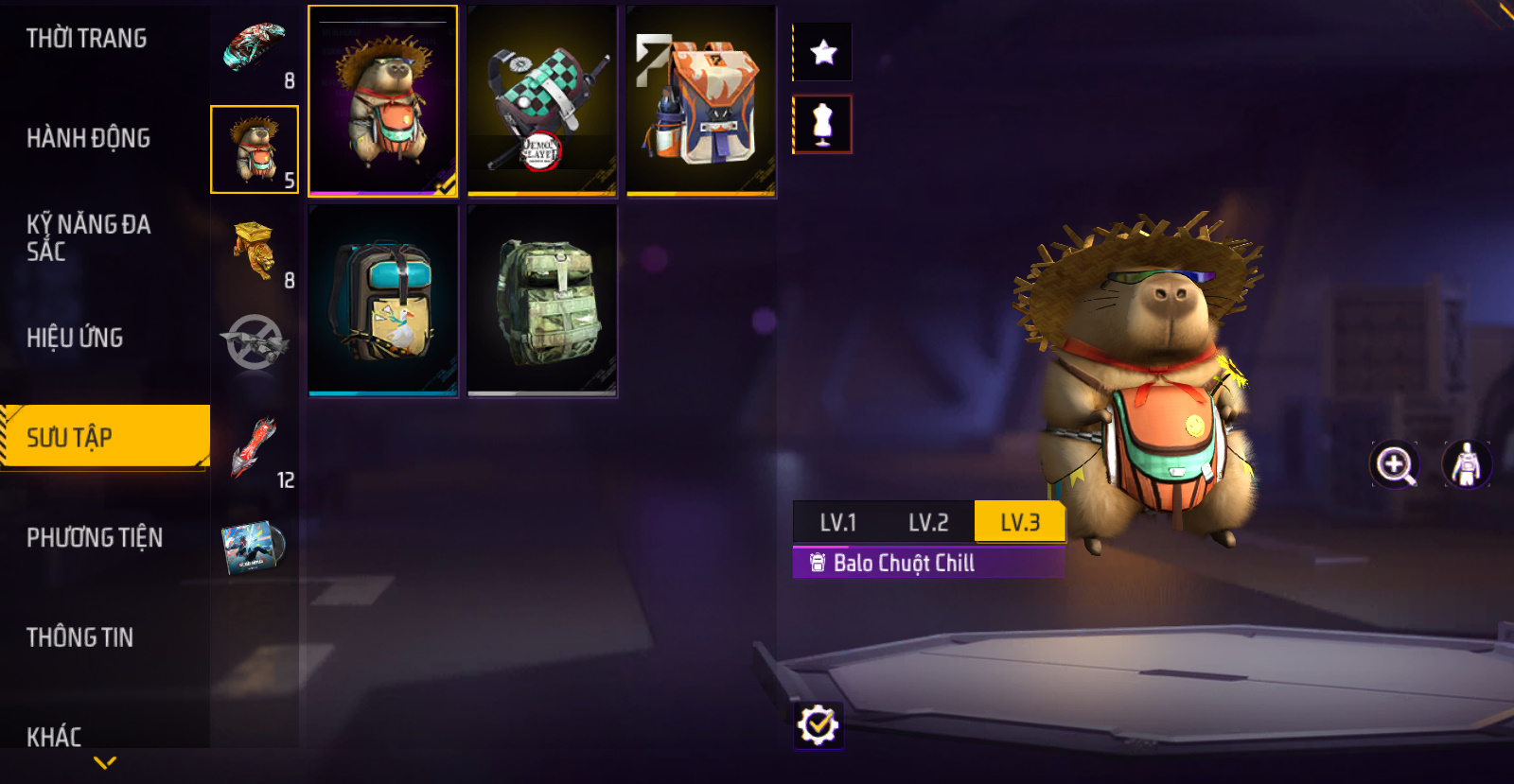Click the magnifier zoom button
Viewport: 1514px width, 784px height.
point(1395,464)
